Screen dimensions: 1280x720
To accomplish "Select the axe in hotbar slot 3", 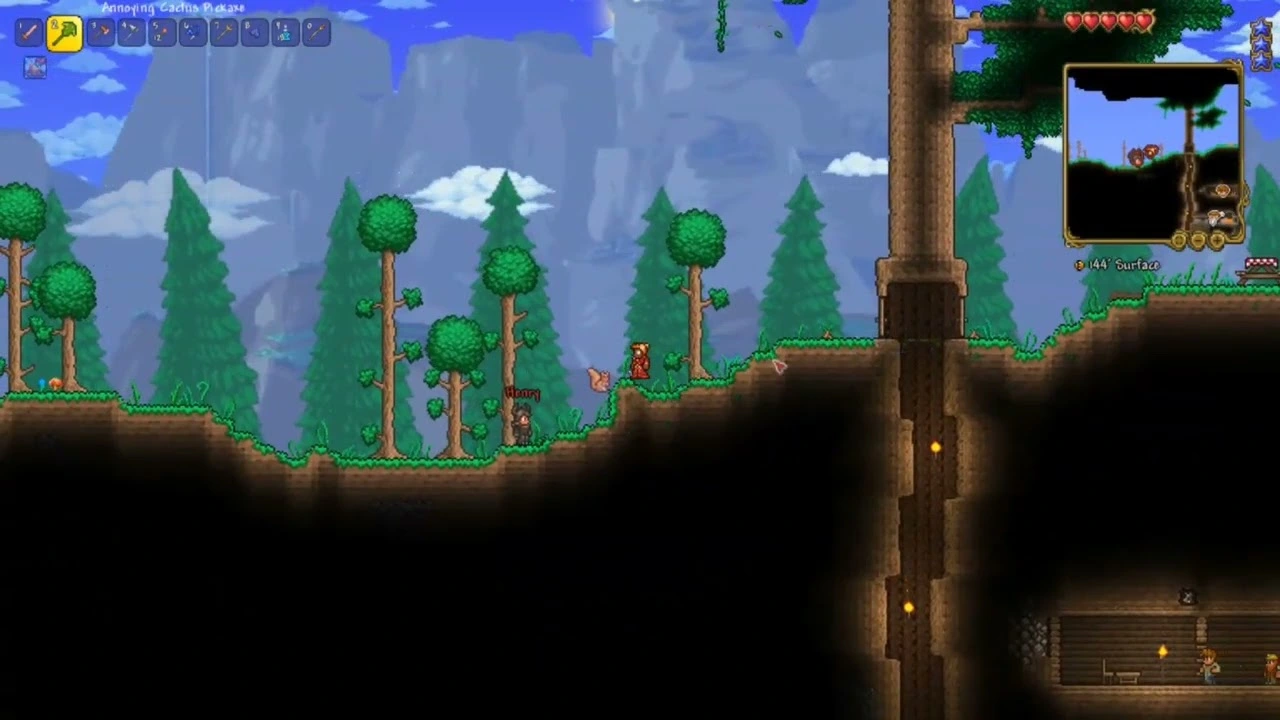I will (x=100, y=32).
